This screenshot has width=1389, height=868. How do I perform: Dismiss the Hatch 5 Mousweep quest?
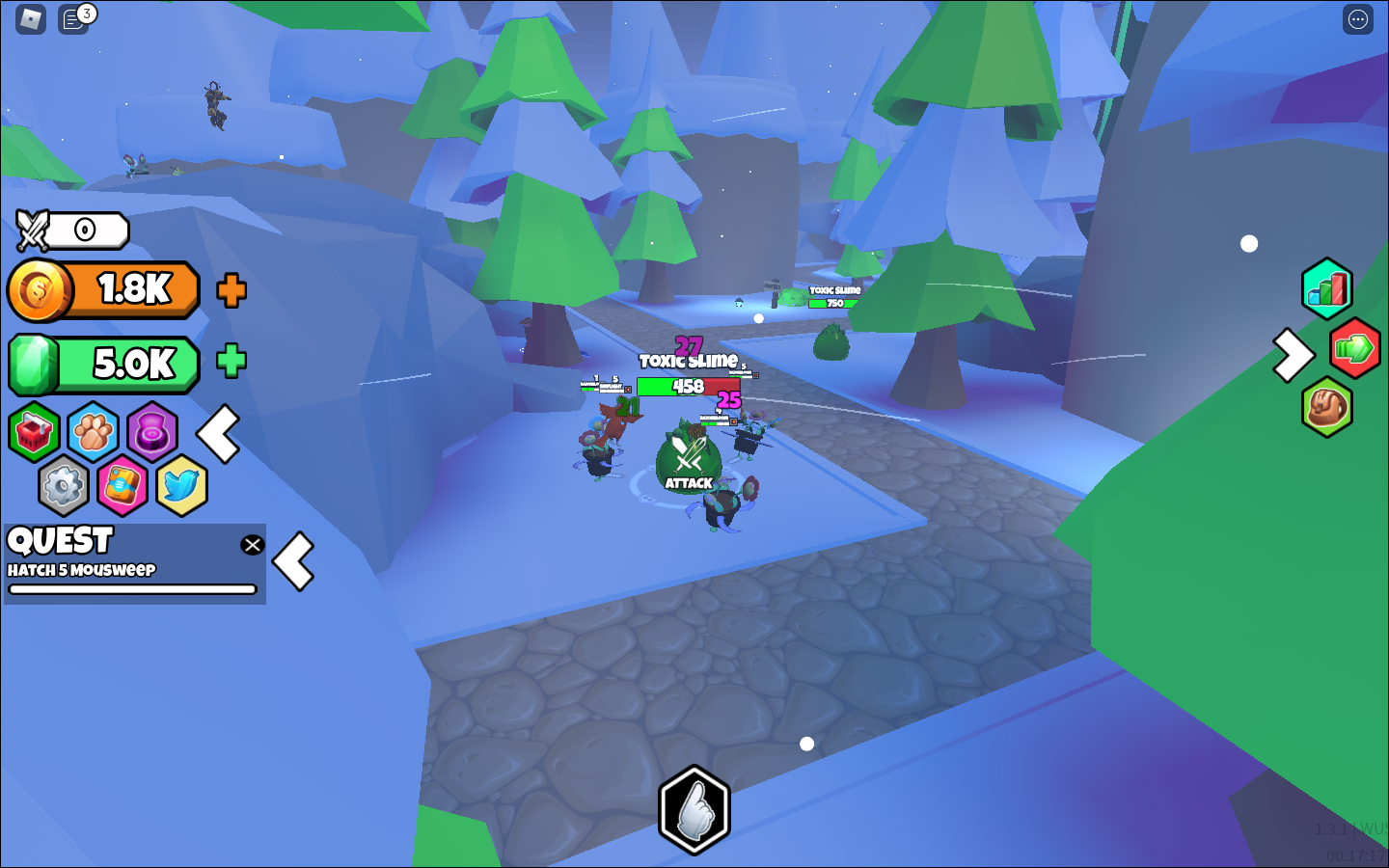coord(252,545)
